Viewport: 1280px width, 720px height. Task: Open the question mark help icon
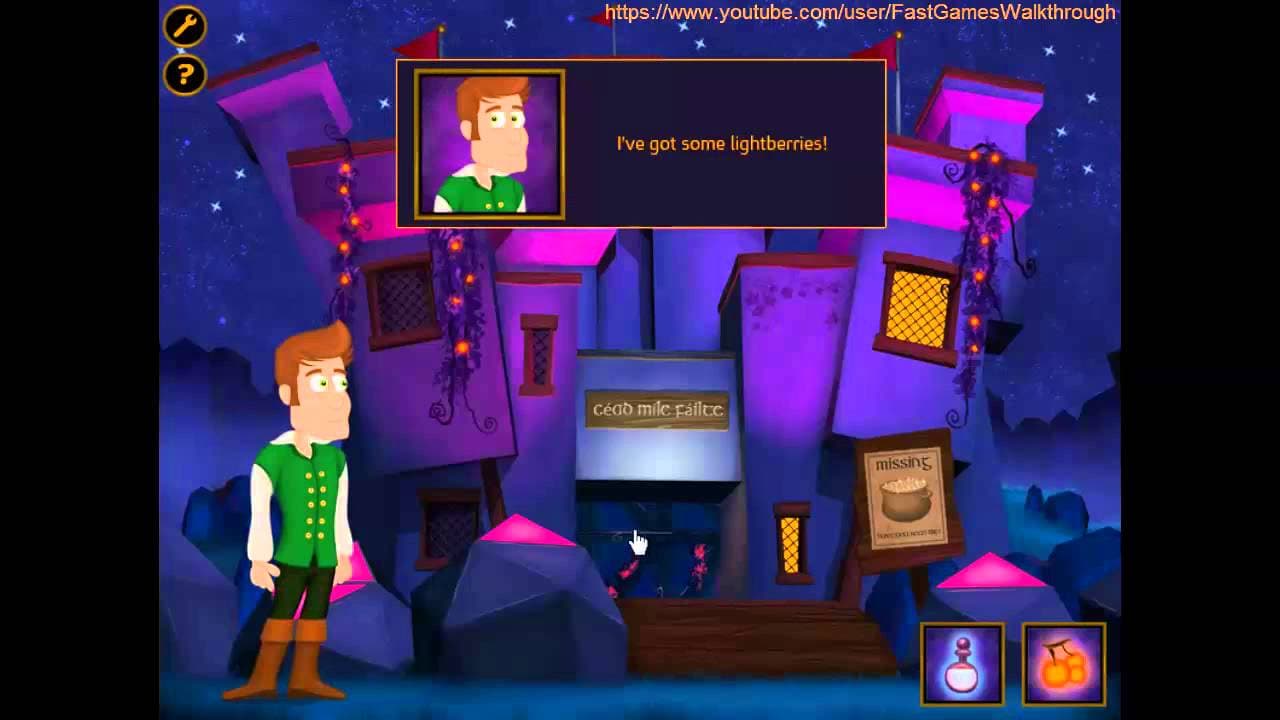pyautogui.click(x=184, y=75)
